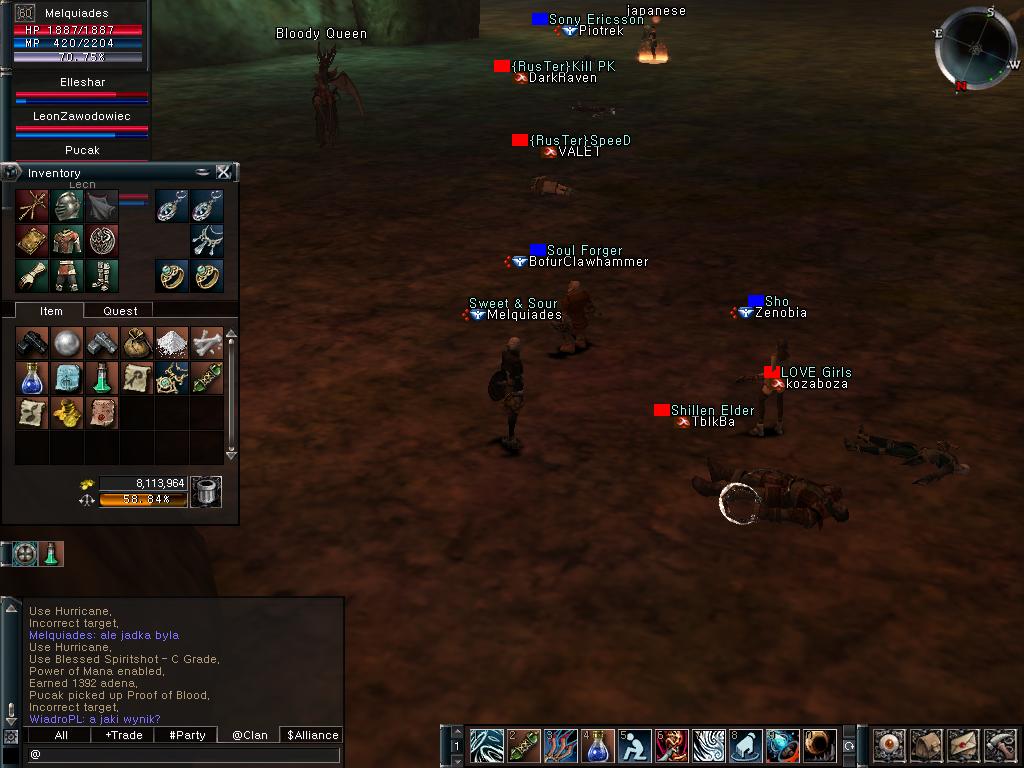Select the gold pile item in inventory

pos(68,412)
